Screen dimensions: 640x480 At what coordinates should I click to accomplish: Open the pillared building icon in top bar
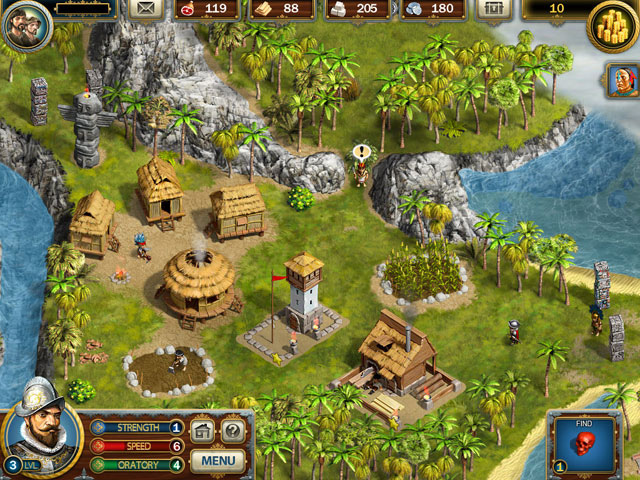tap(491, 9)
